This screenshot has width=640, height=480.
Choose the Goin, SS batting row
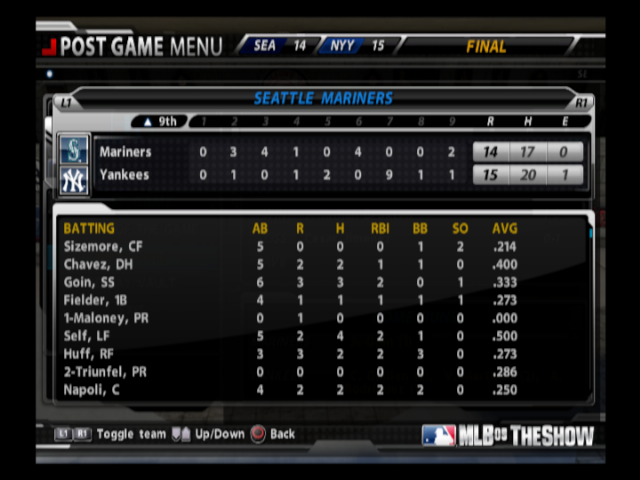(x=320, y=282)
